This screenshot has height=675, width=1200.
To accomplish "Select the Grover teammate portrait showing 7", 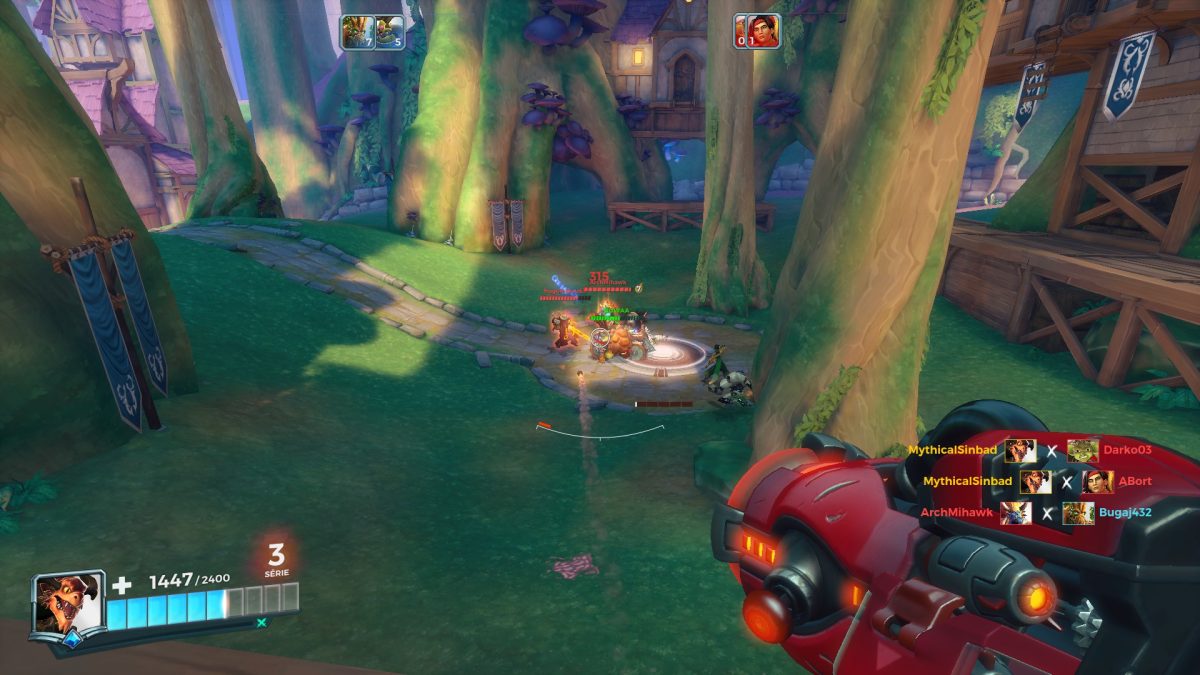I will point(356,32).
